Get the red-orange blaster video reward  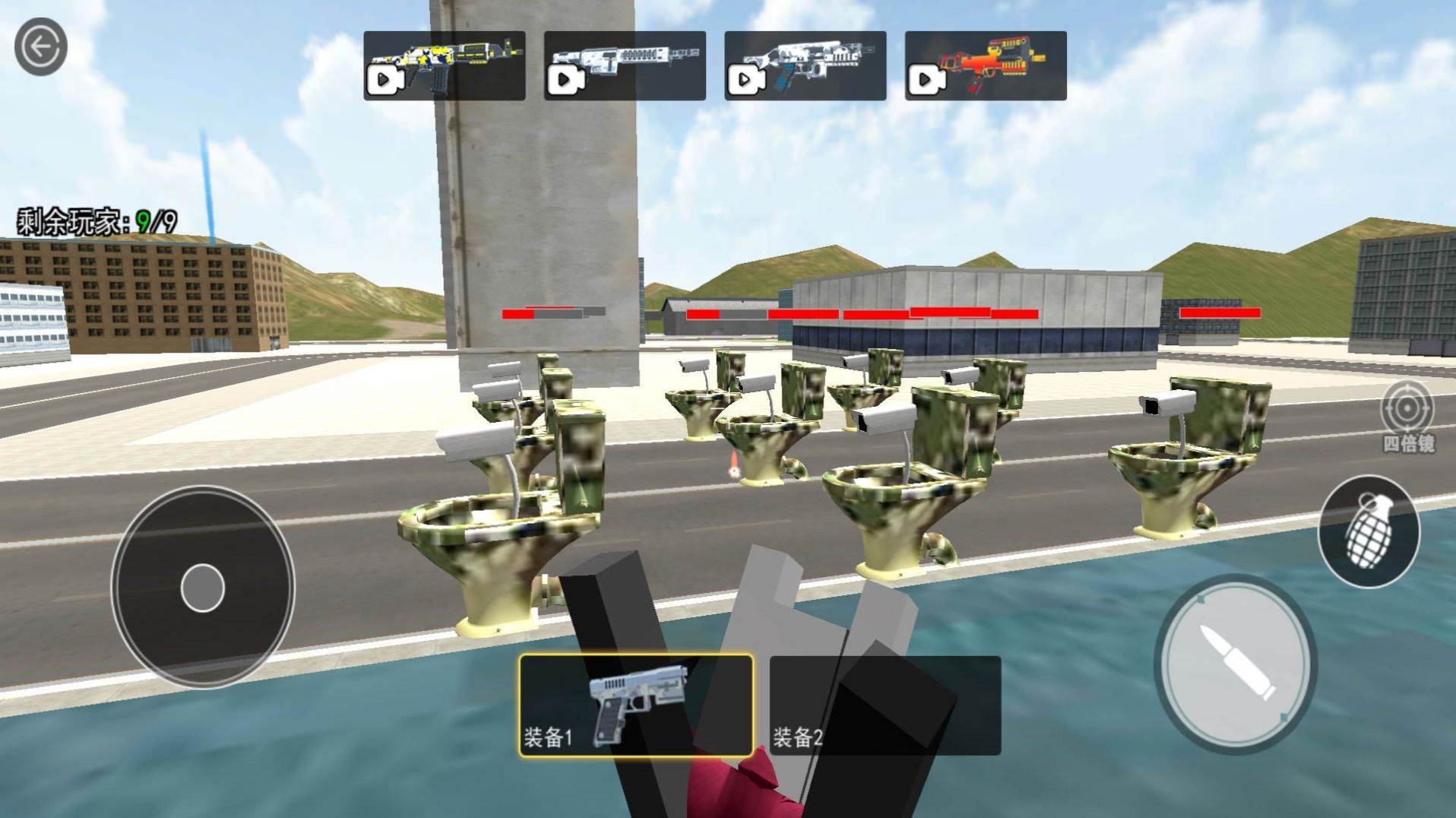pyautogui.click(x=985, y=65)
